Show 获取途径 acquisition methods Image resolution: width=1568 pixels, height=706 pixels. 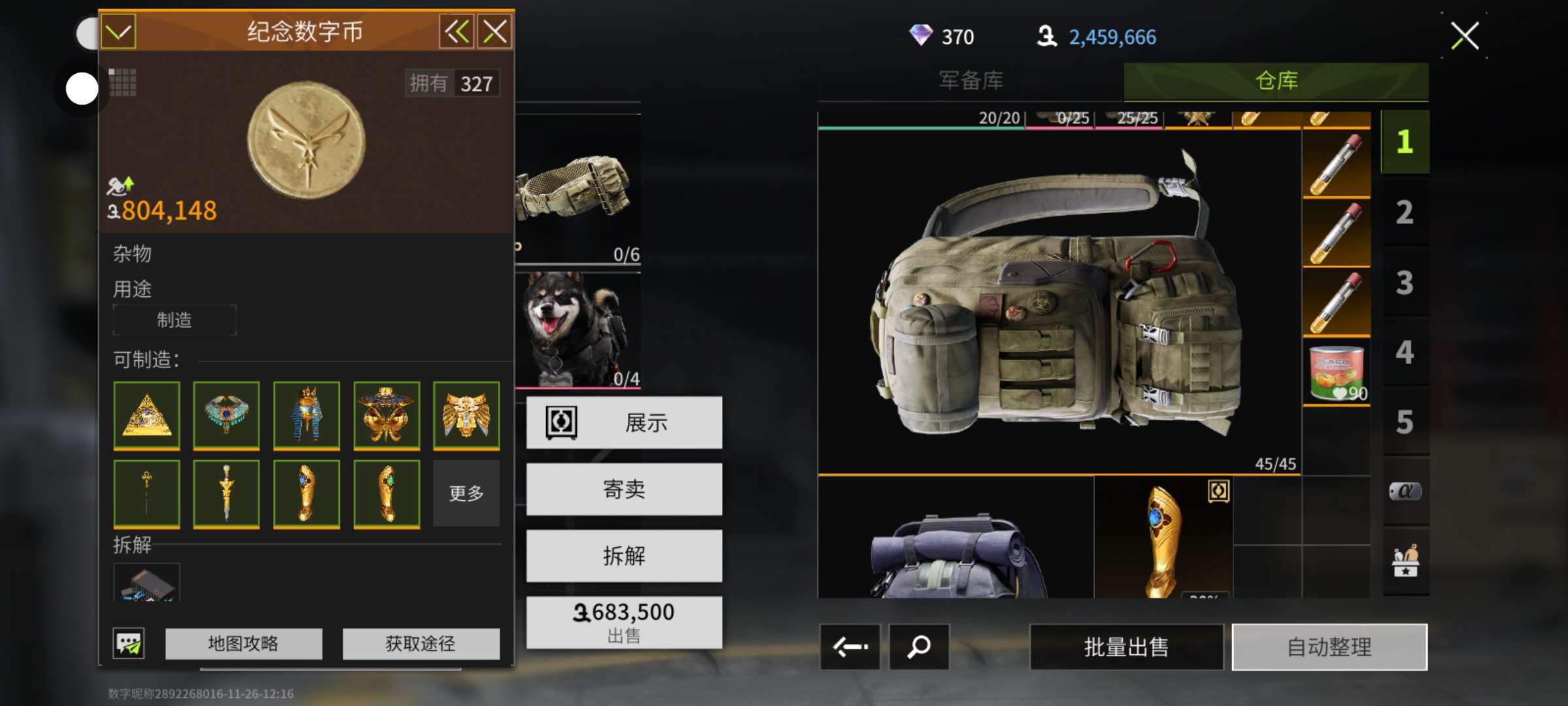[x=421, y=644]
